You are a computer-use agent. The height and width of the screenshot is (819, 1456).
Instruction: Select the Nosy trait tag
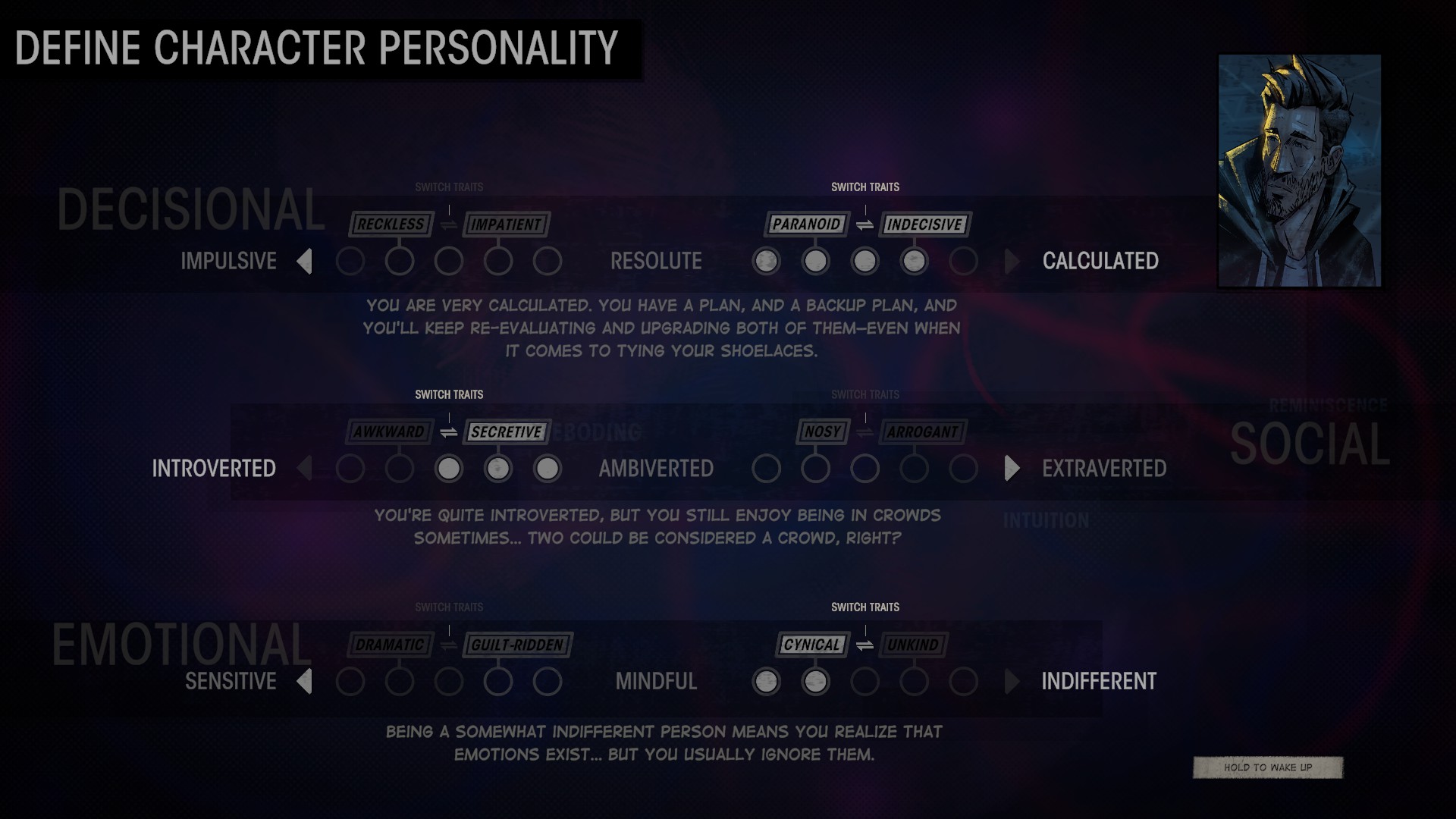coord(823,432)
